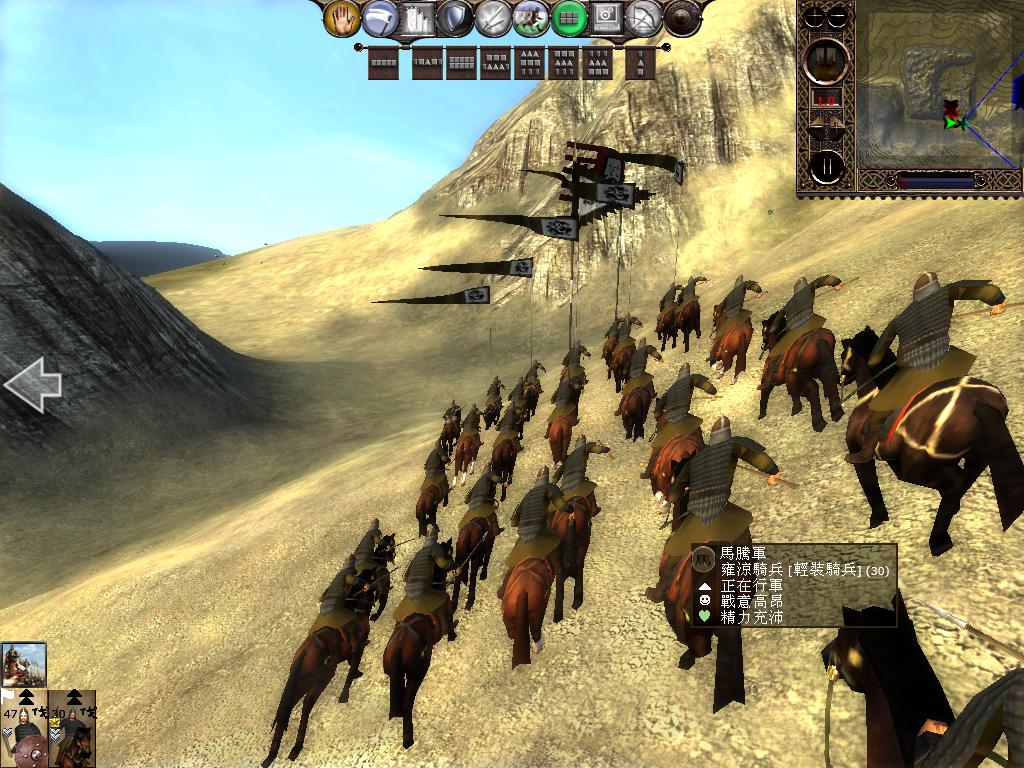This screenshot has width=1024, height=768.
Task: Select the 47-man infantry unit card
Action: [x=24, y=728]
